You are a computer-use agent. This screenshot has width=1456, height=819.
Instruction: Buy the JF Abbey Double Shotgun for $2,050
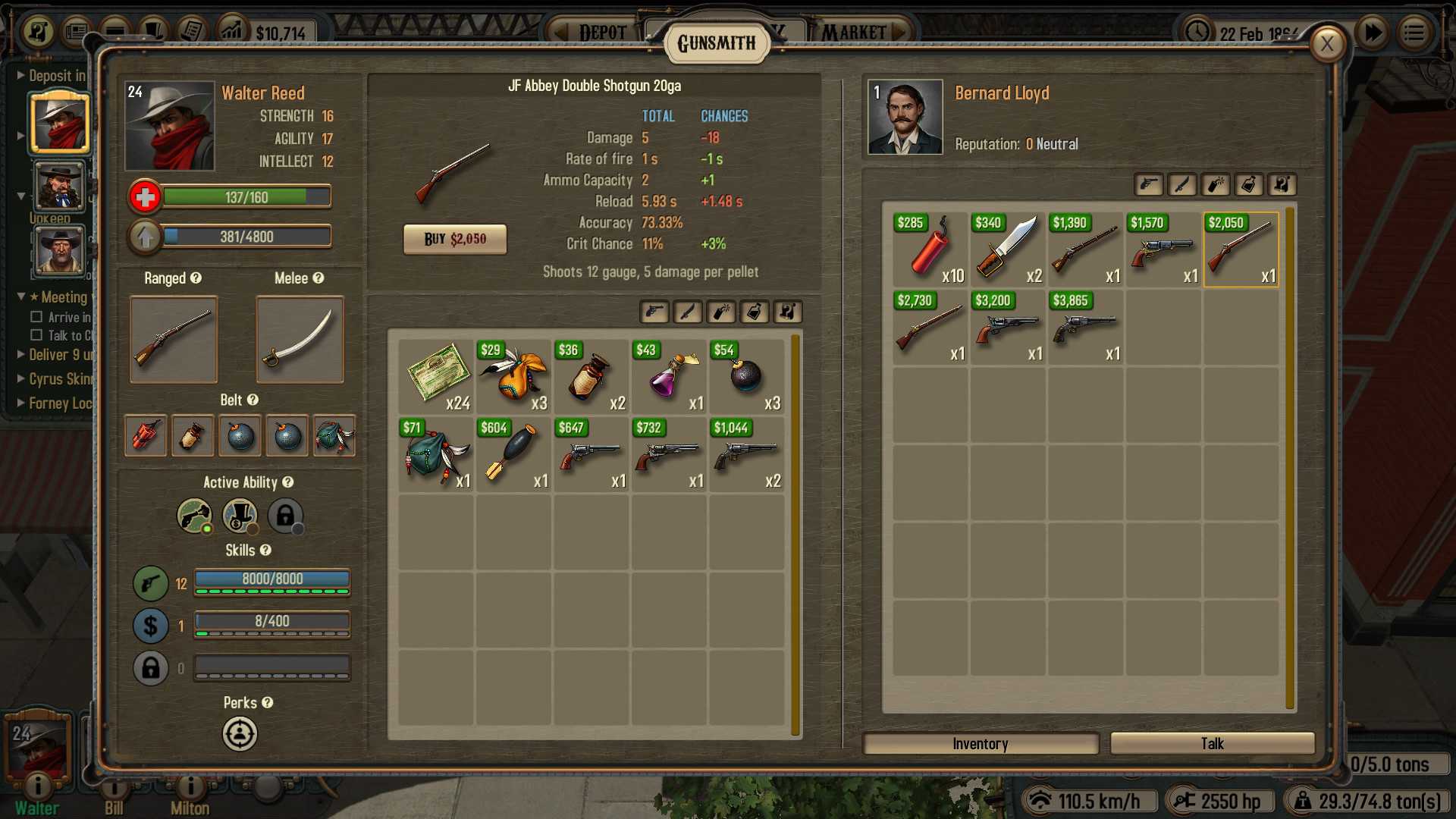(x=455, y=239)
